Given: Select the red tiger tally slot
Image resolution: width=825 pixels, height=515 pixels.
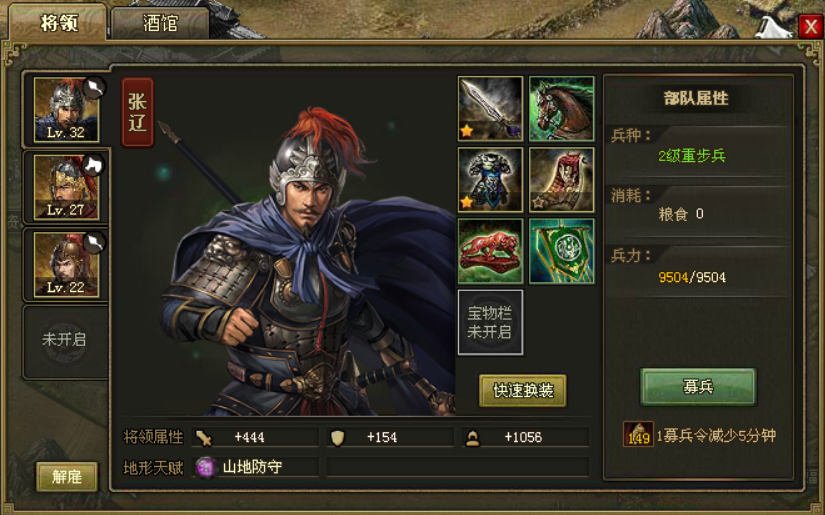Looking at the screenshot, I should point(490,251).
